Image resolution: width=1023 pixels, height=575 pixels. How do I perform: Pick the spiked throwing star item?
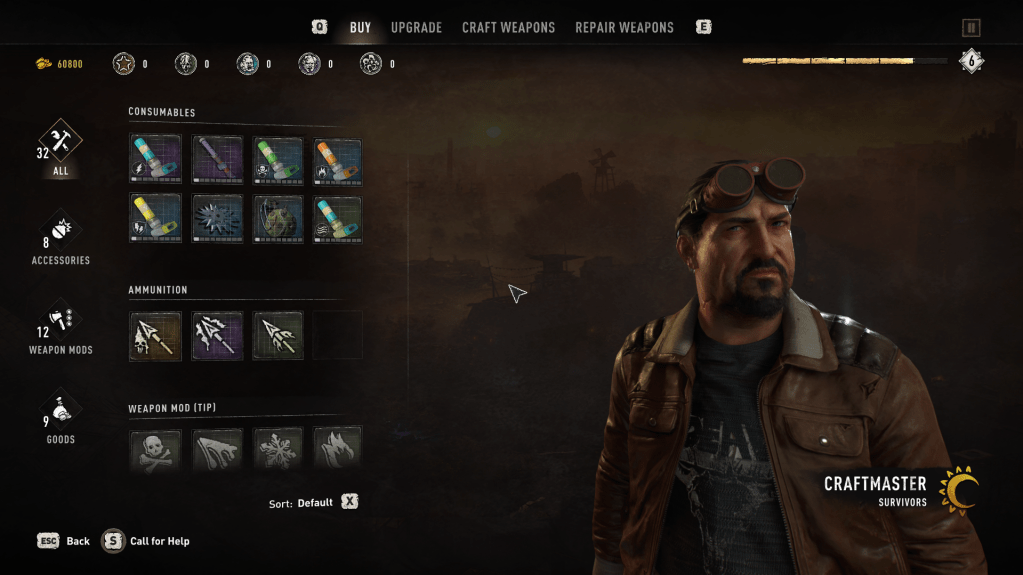tap(217, 219)
